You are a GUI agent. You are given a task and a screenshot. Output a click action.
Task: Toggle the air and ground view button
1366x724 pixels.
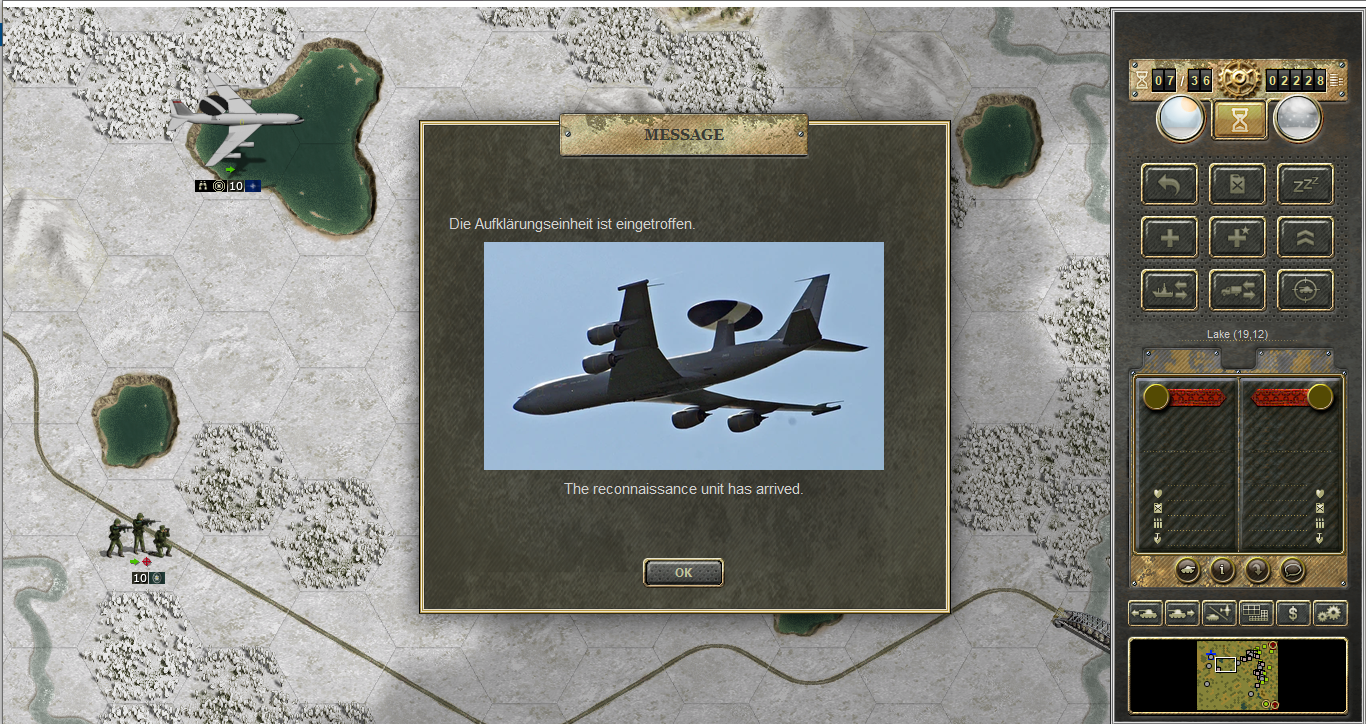click(x=1219, y=612)
